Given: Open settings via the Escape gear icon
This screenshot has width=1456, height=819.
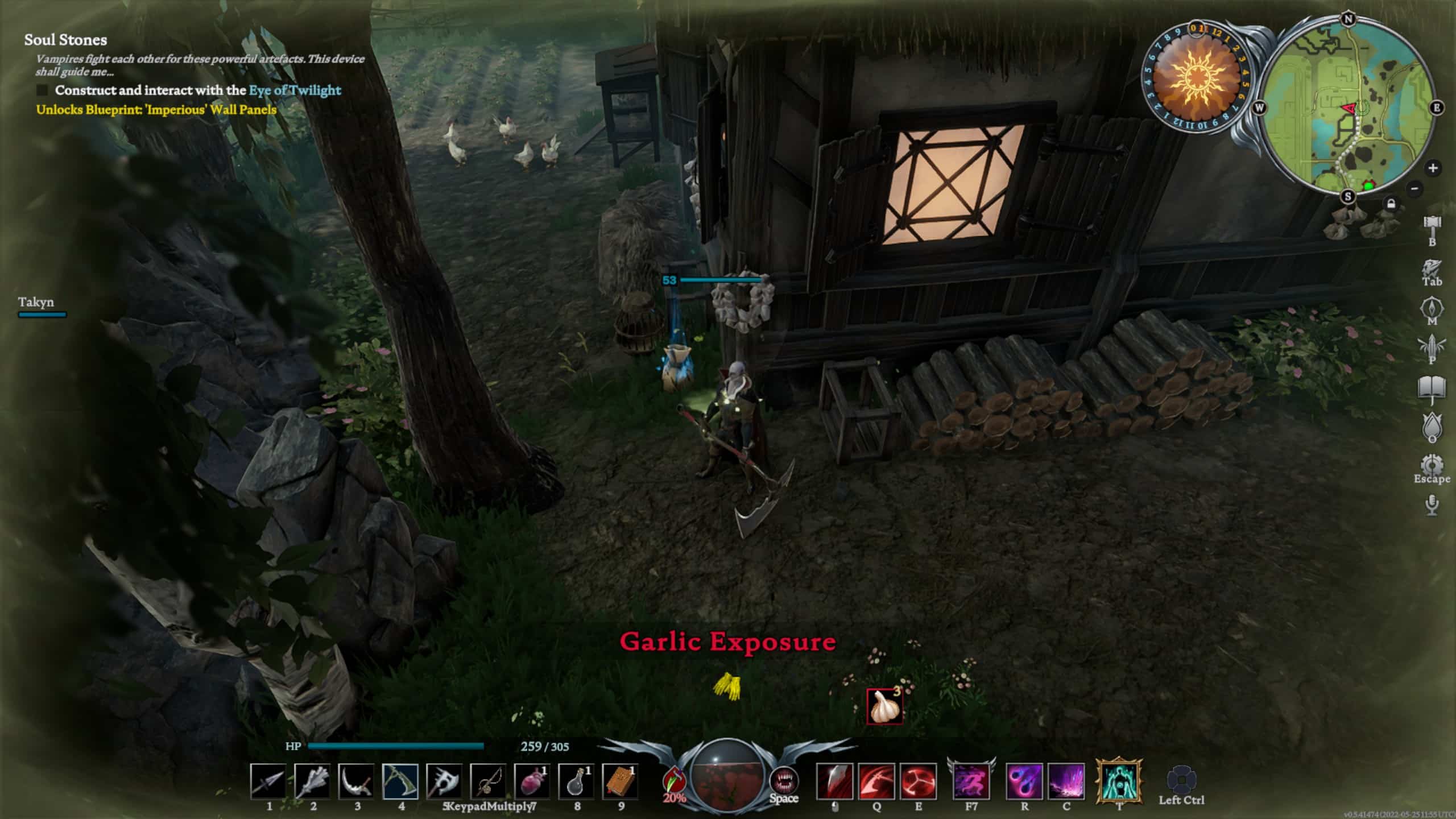Looking at the screenshot, I should (x=1433, y=464).
